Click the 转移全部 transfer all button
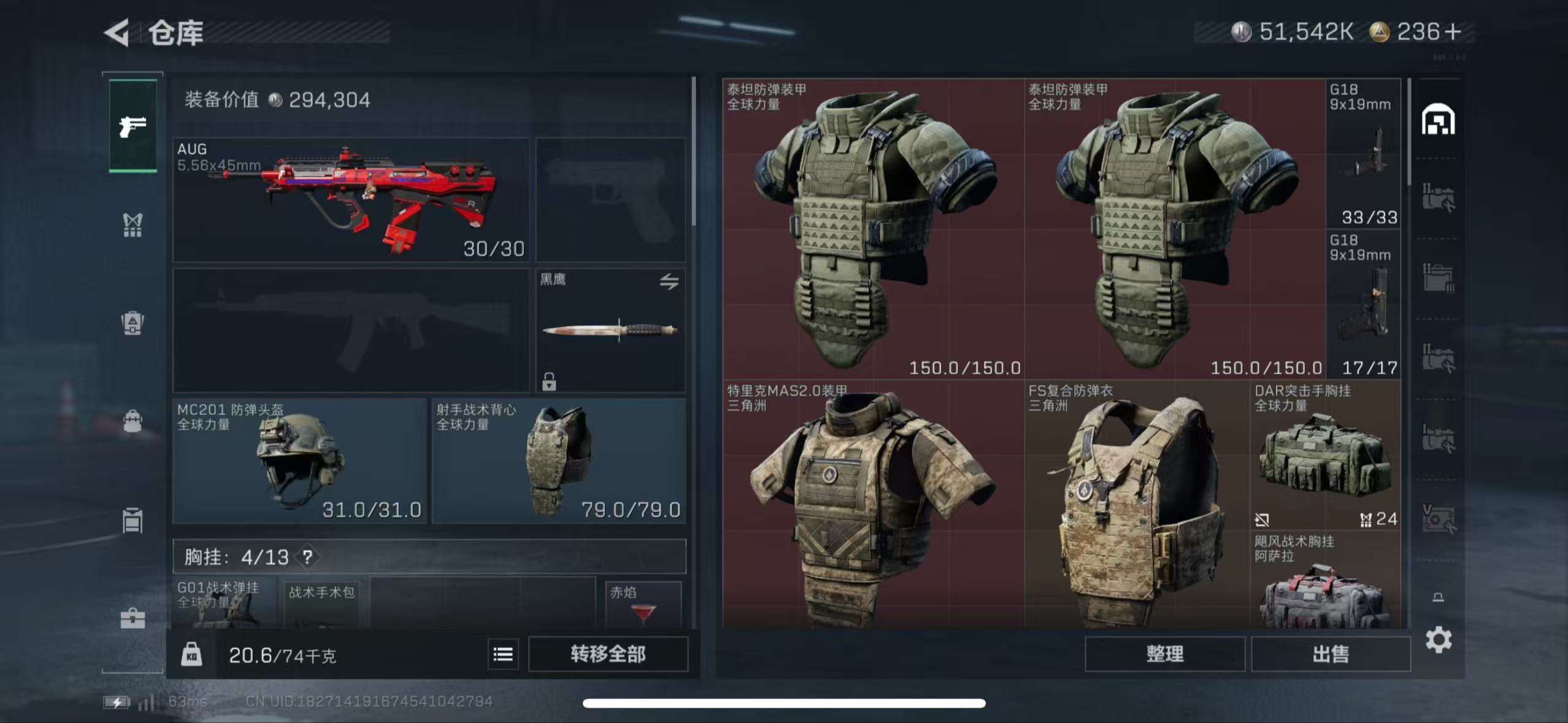Screen dimensions: 1568x723 609,654
